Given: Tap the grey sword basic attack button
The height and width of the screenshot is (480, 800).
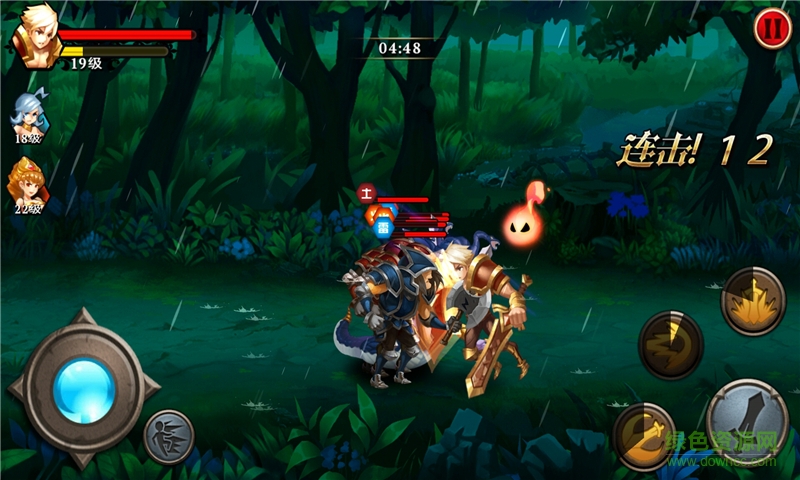Looking at the screenshot, I should point(747,420).
